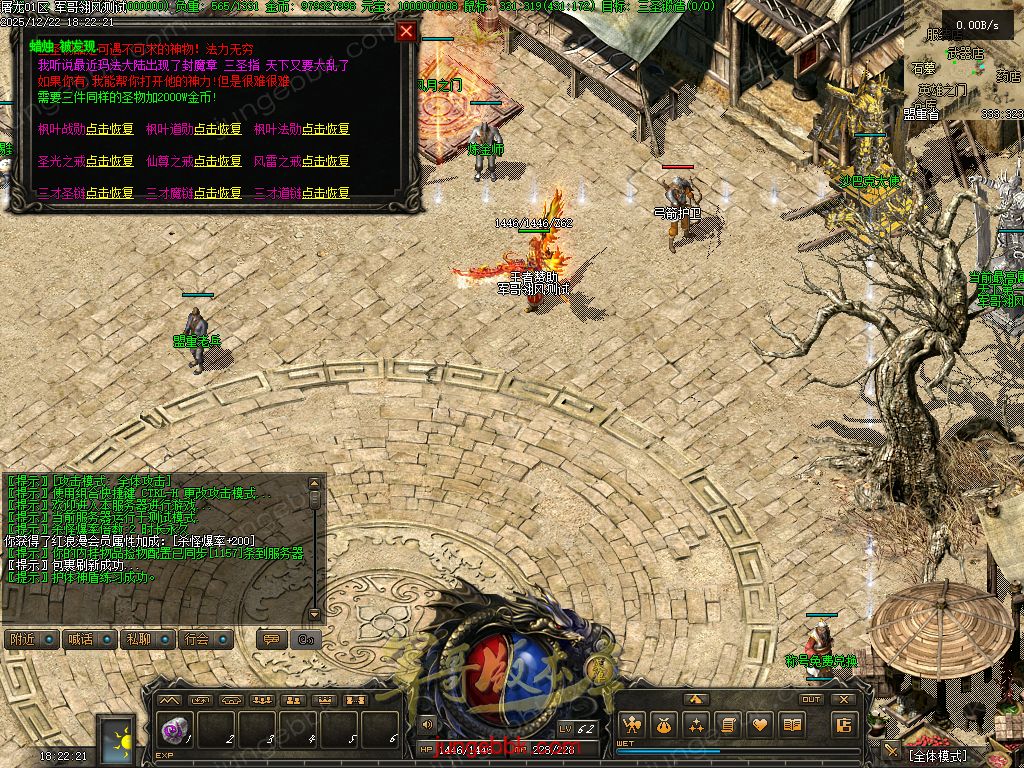Open the character equipment panel icon
Image resolution: width=1024 pixels, height=768 pixels.
(x=631, y=725)
